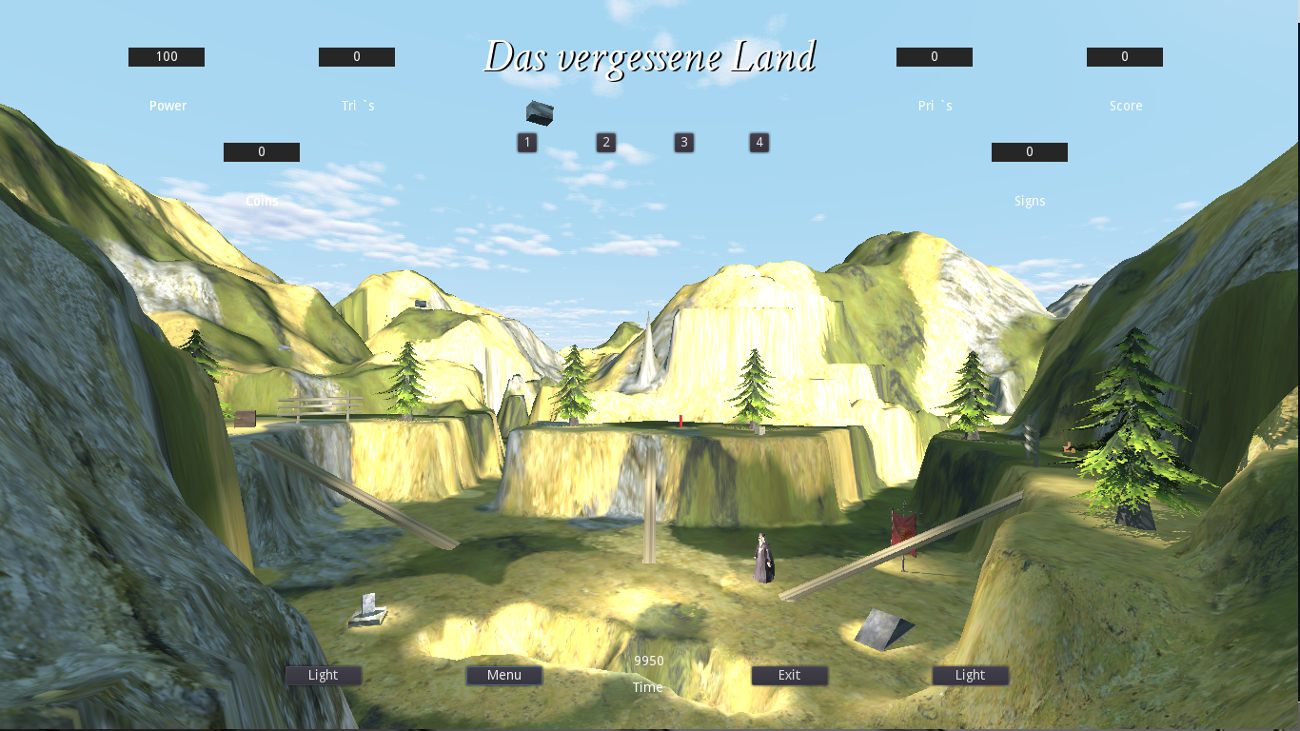Click the Signs counter display
This screenshot has height=731, width=1300.
coord(1029,151)
